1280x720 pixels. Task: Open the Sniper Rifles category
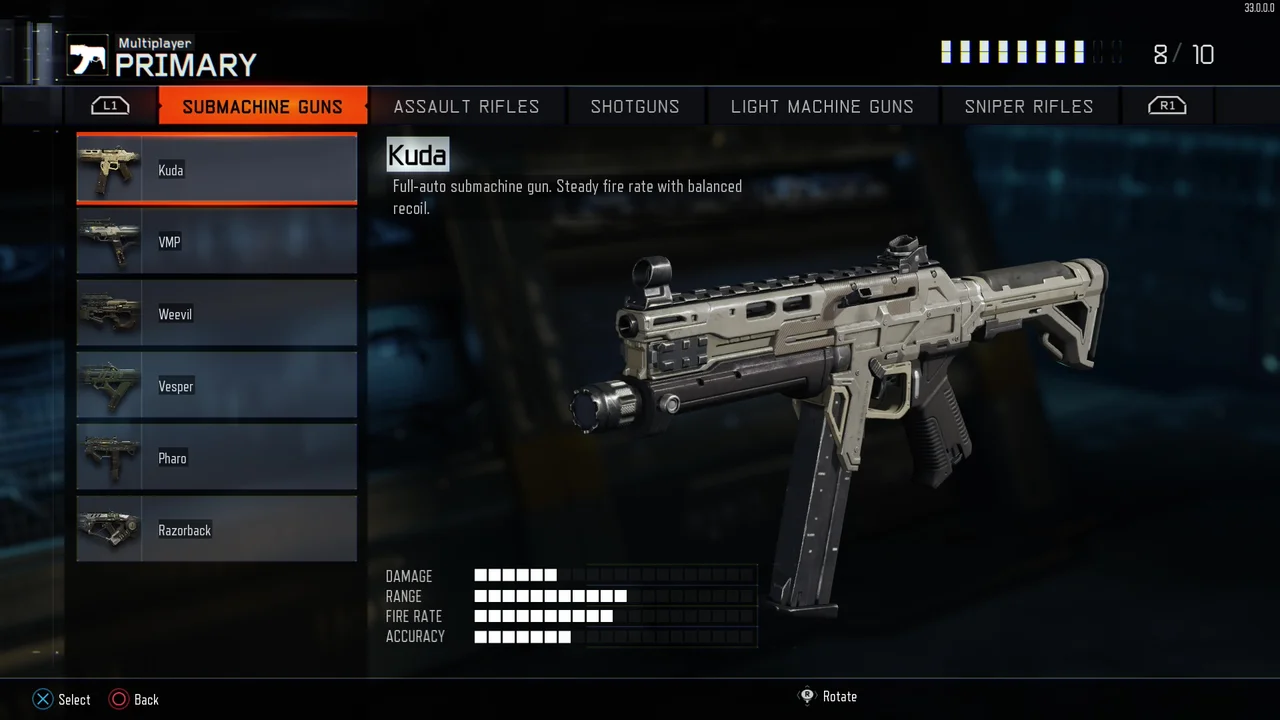coord(1028,106)
